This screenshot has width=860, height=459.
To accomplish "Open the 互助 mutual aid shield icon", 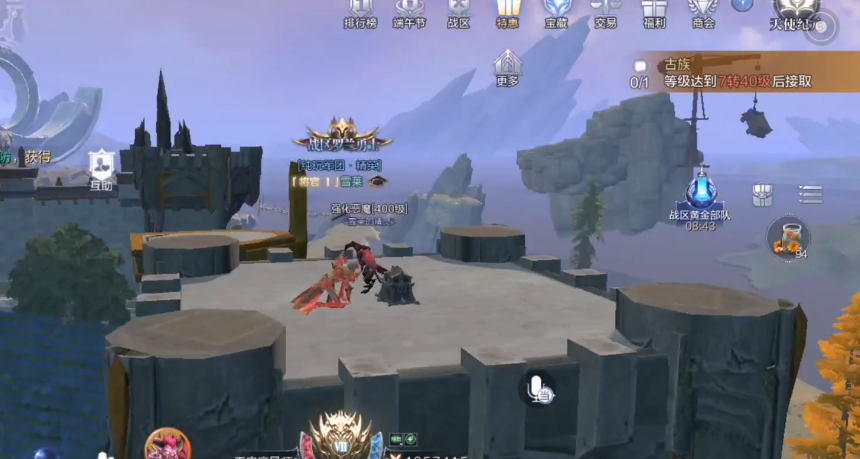I will (x=101, y=169).
